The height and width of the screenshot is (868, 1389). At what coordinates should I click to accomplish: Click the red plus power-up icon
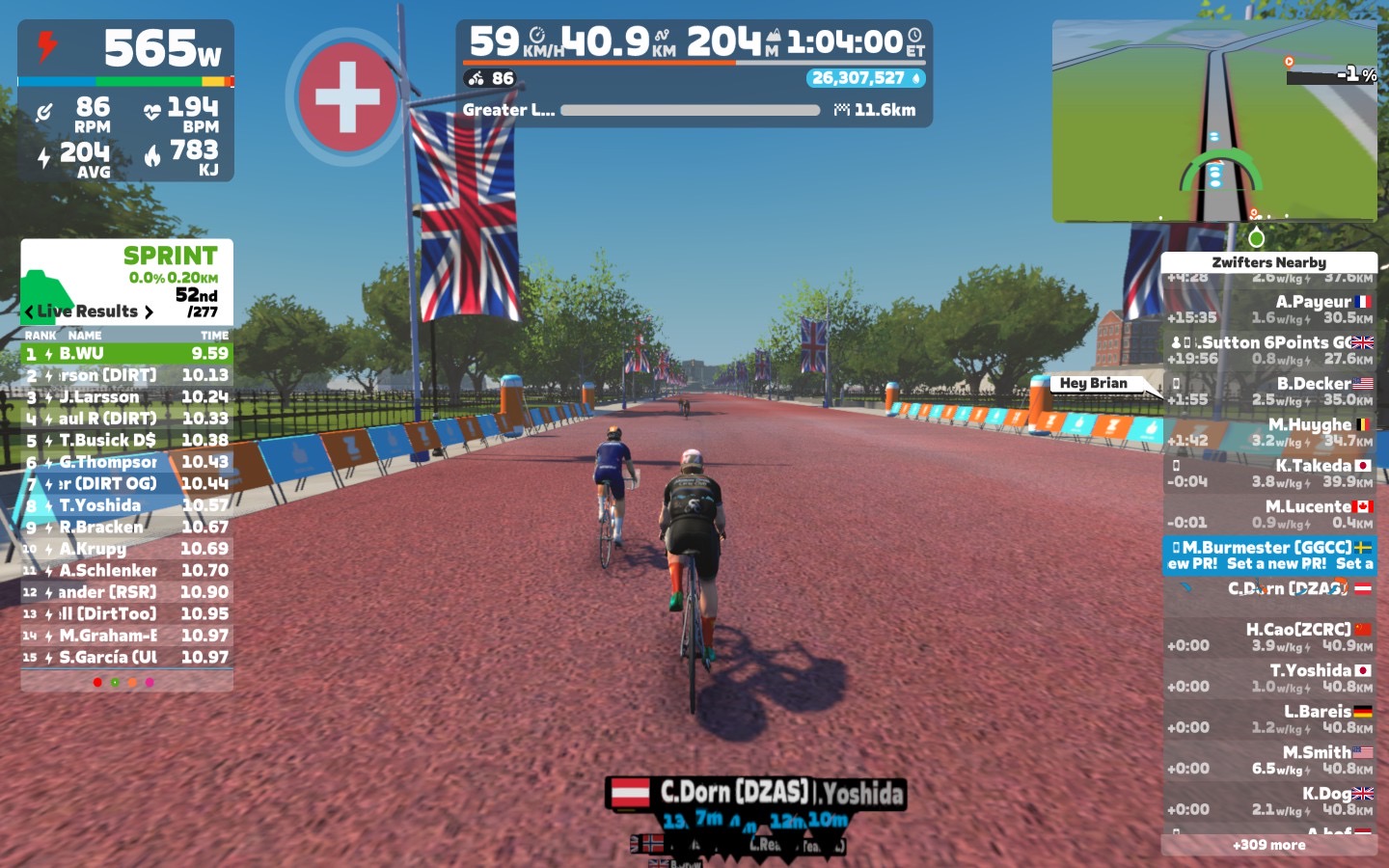tap(346, 96)
